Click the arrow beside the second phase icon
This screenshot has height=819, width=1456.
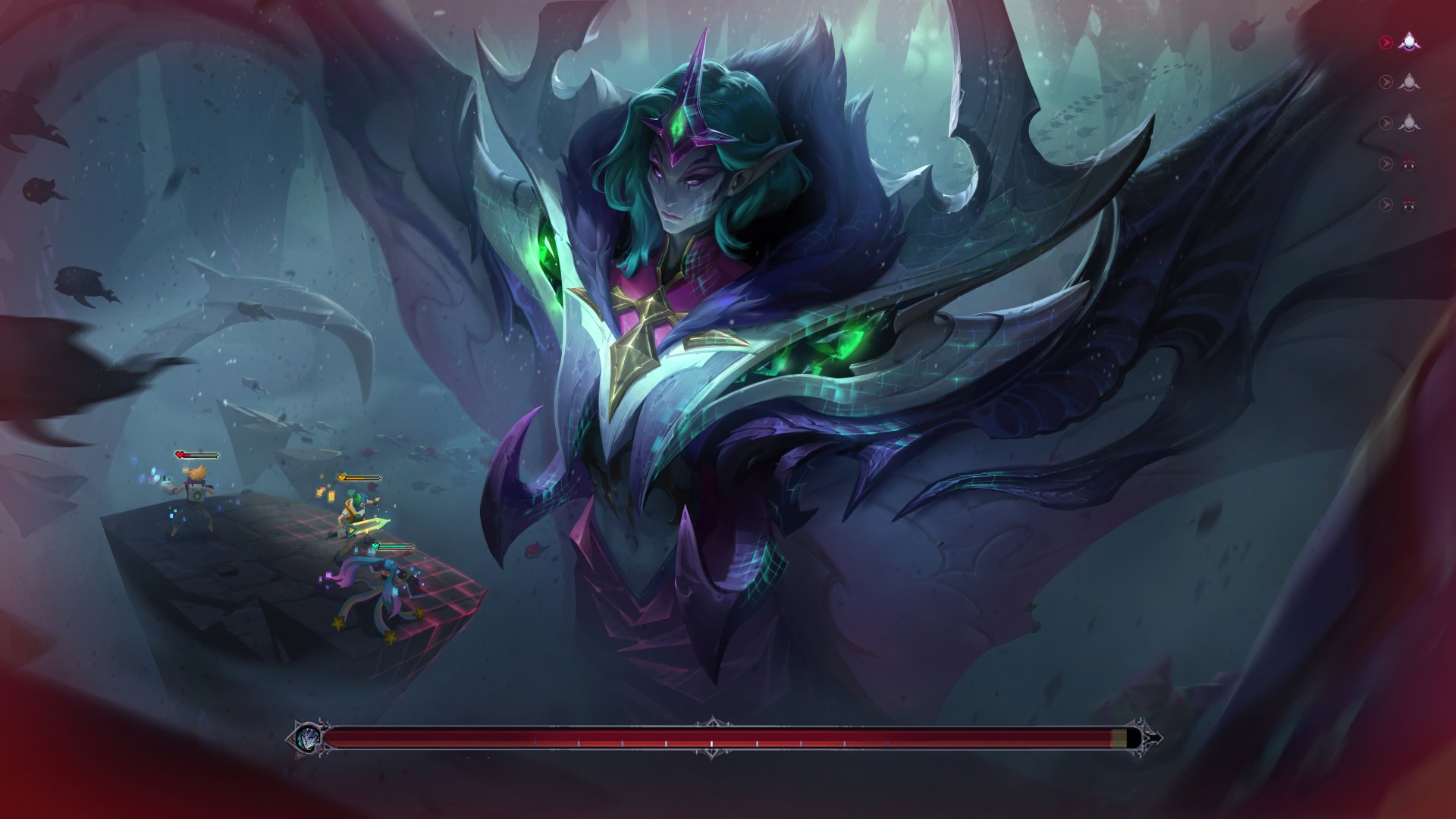point(1386,81)
